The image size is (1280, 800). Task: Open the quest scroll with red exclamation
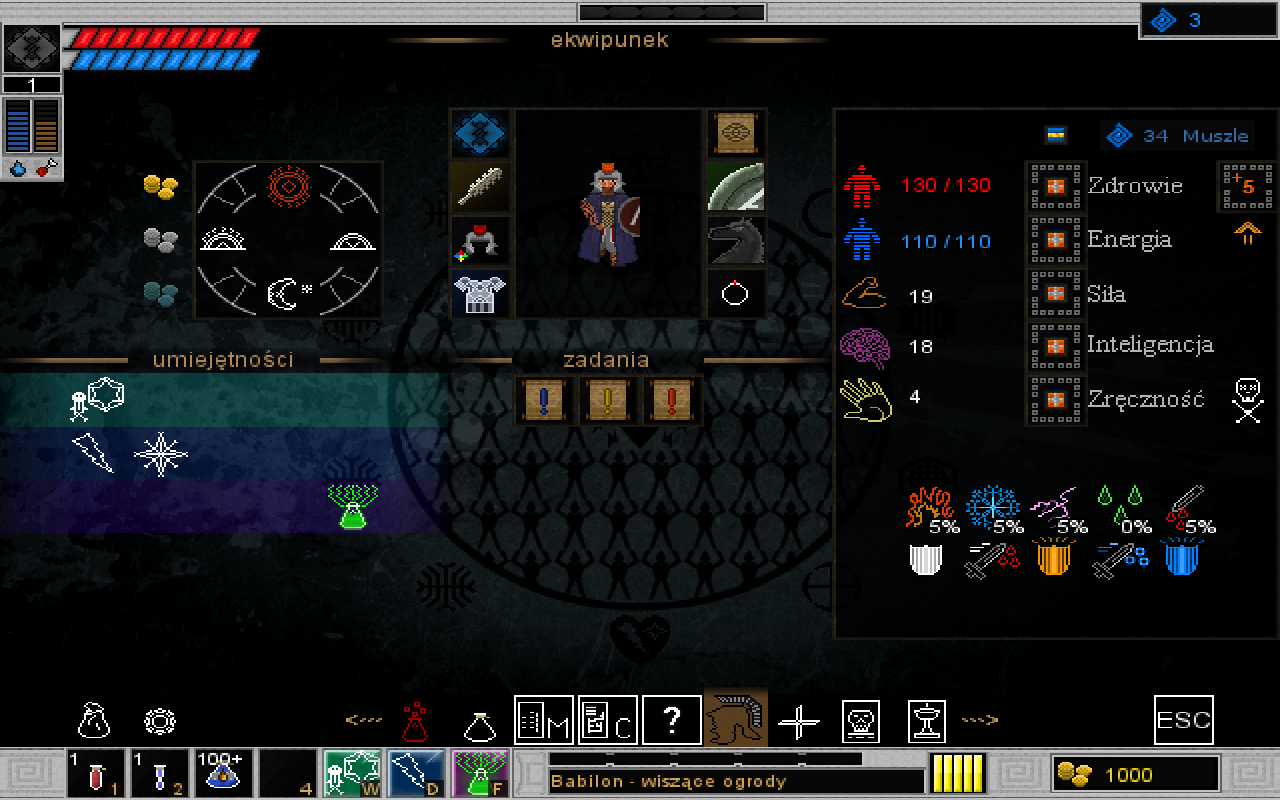tap(671, 401)
